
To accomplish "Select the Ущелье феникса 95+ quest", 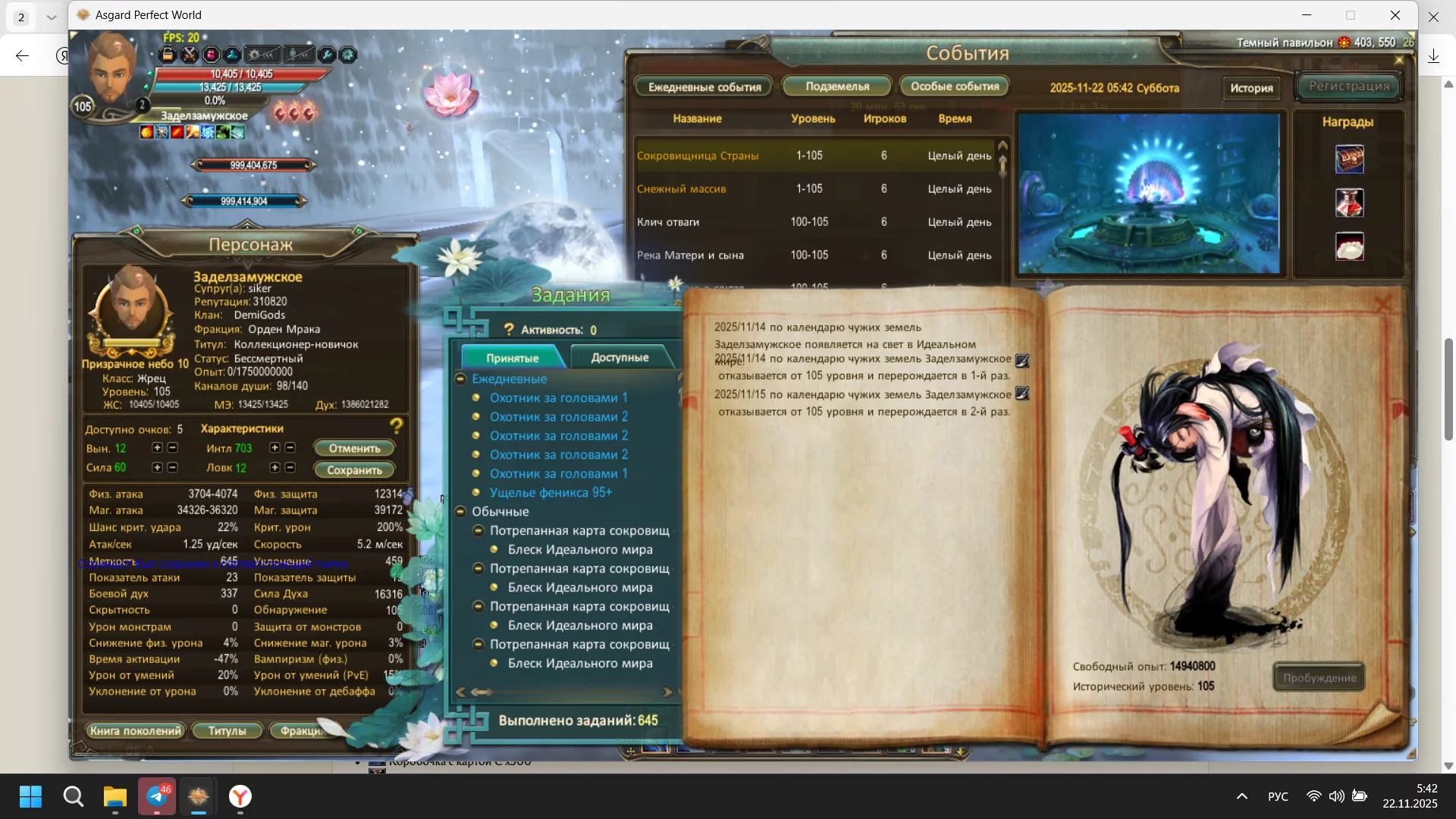I will point(551,493).
